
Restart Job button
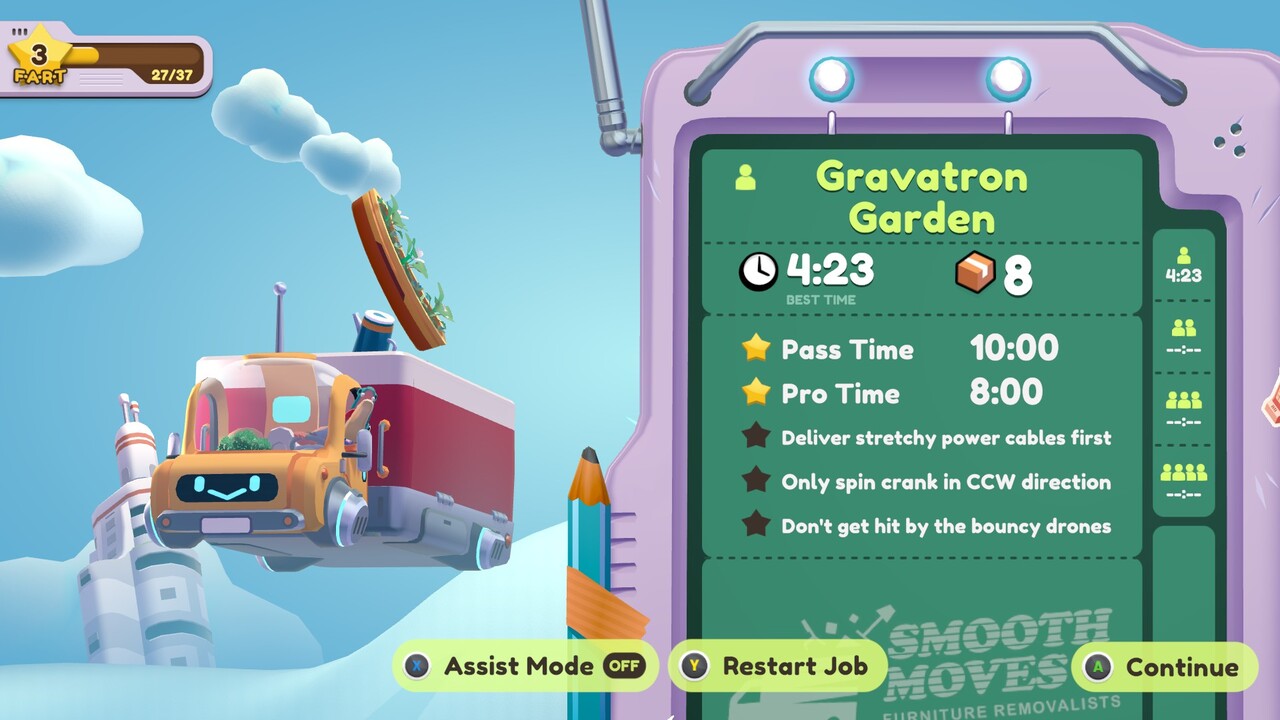coord(777,666)
